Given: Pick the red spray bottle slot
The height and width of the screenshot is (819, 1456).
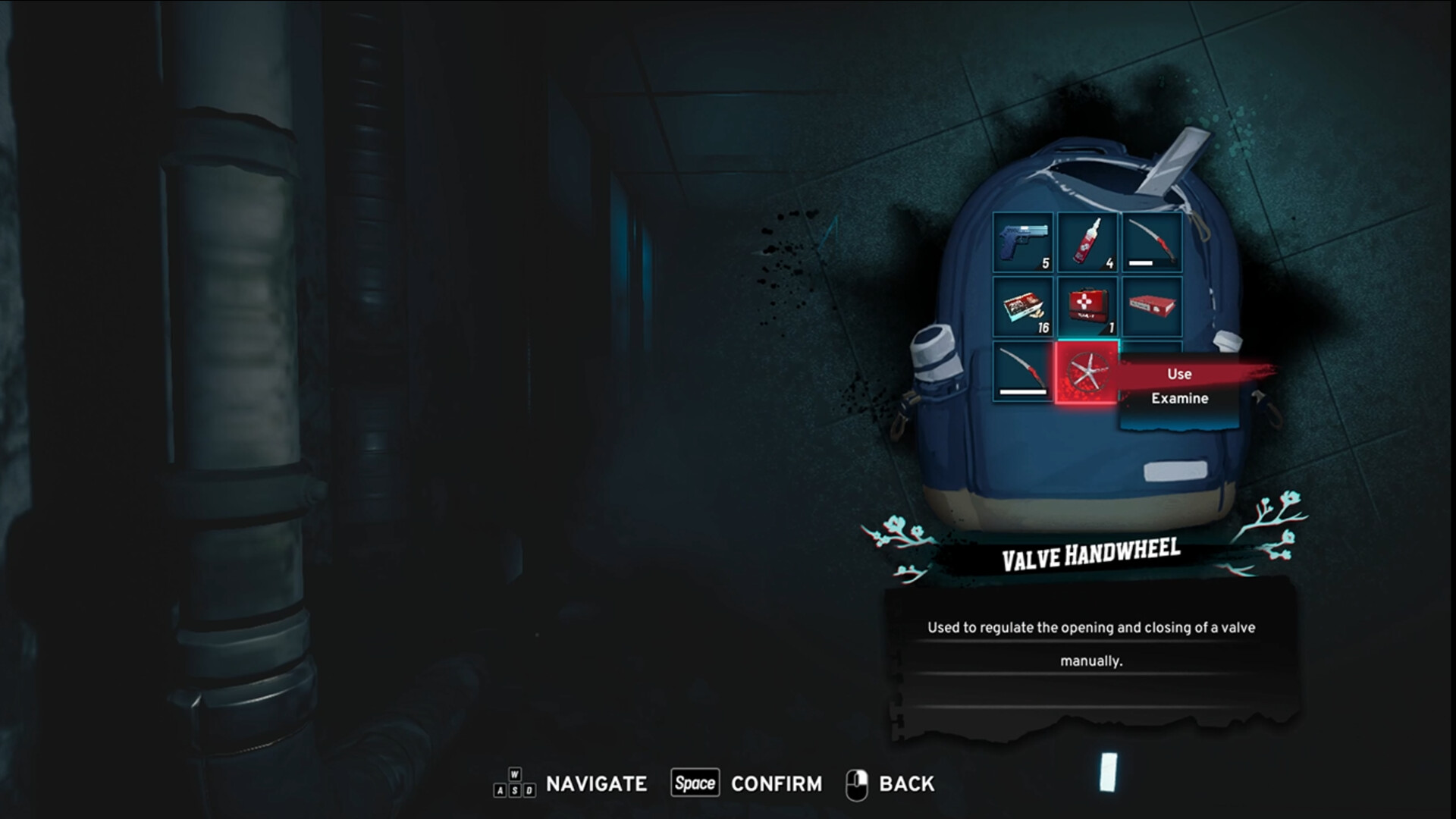Looking at the screenshot, I should pos(1087,242).
